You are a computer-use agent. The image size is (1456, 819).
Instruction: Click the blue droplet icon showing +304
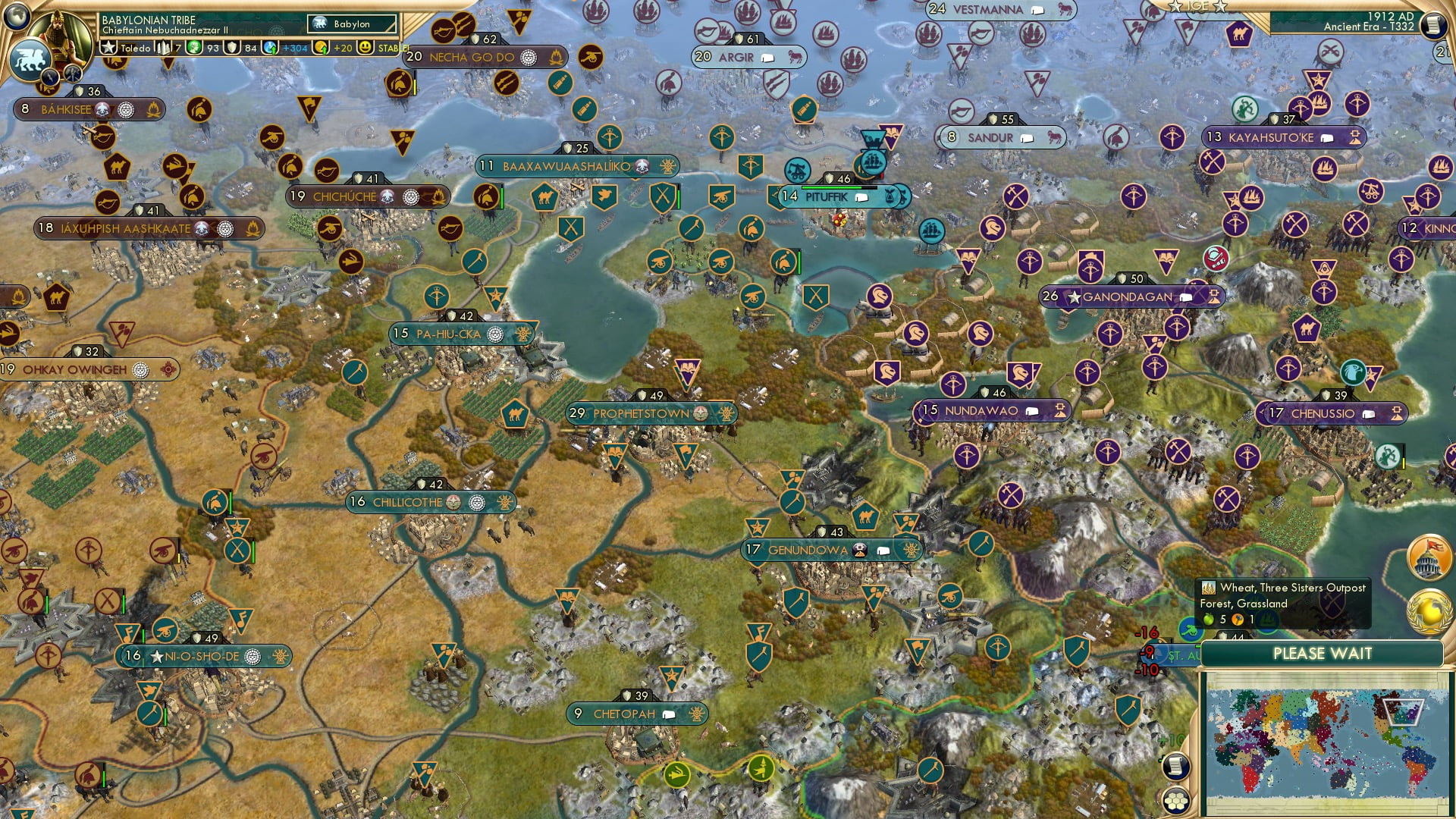pyautogui.click(x=269, y=47)
